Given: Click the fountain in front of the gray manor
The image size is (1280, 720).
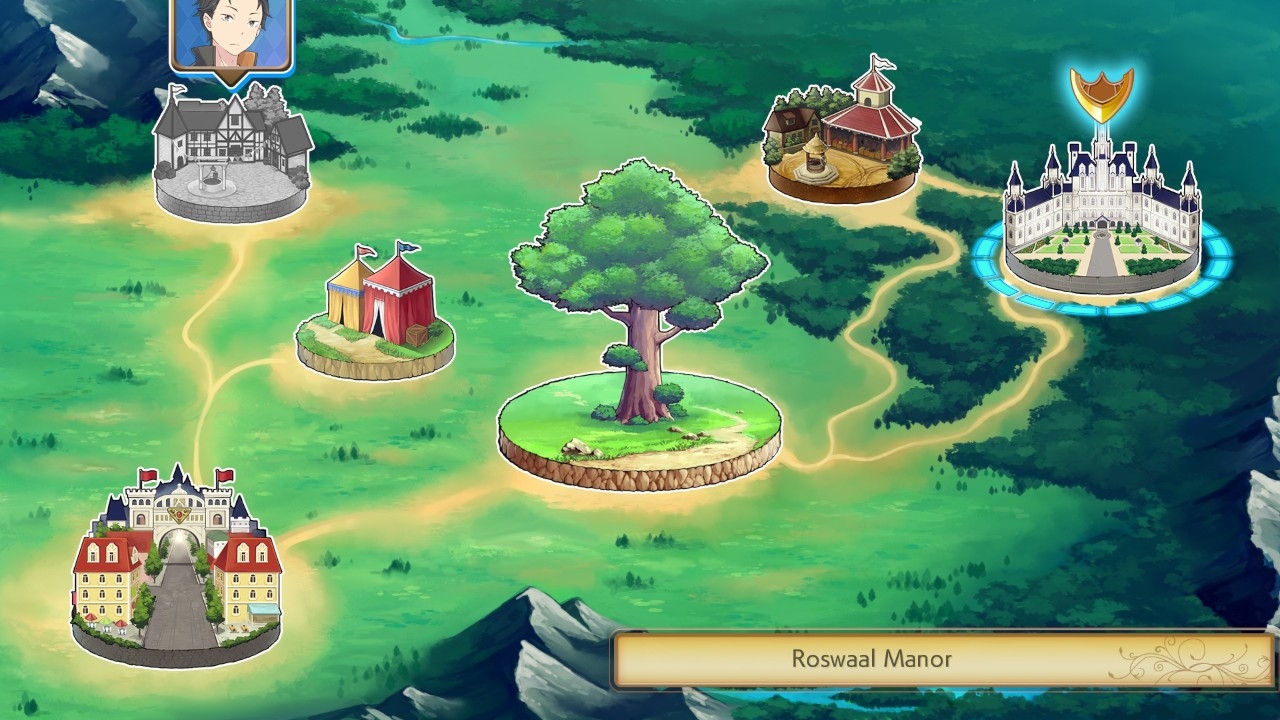Looking at the screenshot, I should (212, 177).
